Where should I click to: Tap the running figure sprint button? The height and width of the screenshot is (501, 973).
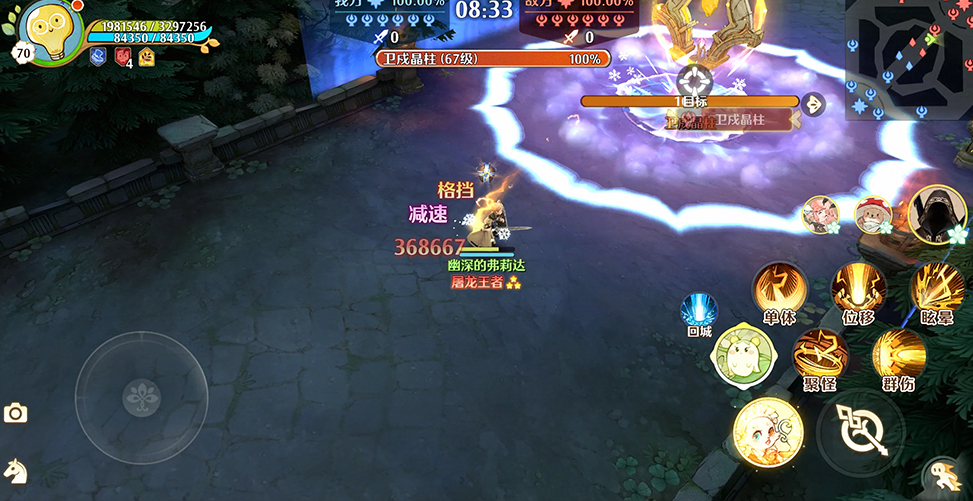[x=942, y=473]
